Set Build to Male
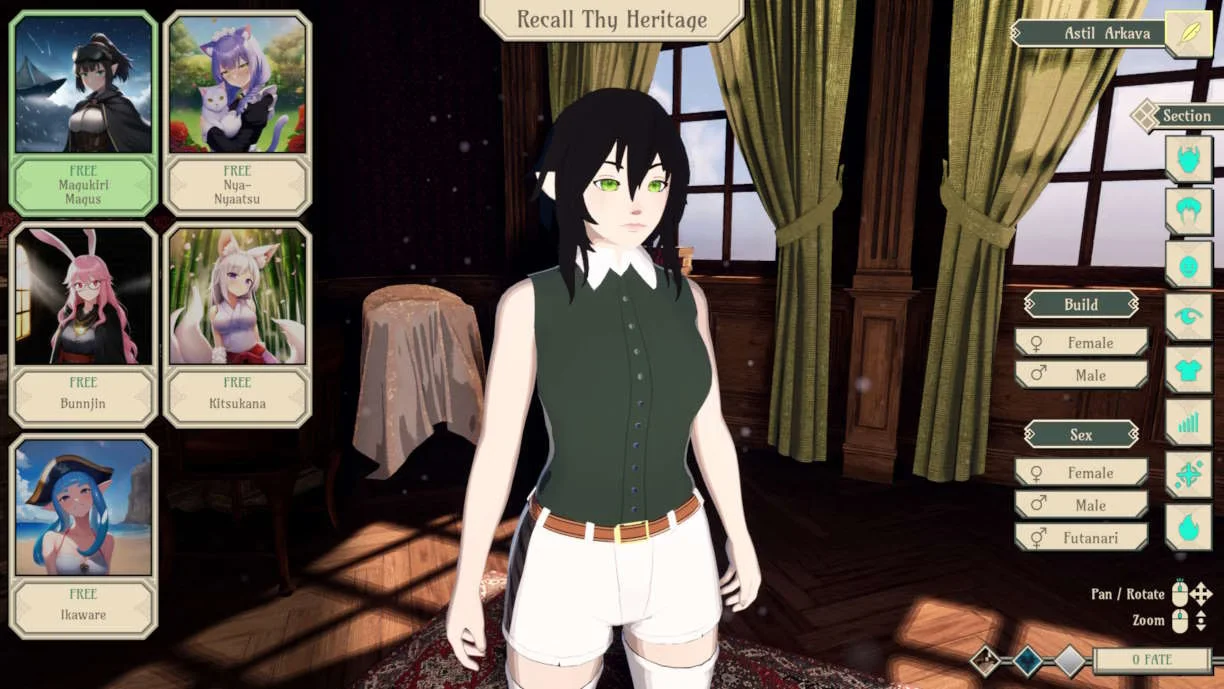Viewport: 1224px width, 689px height. tap(1081, 375)
